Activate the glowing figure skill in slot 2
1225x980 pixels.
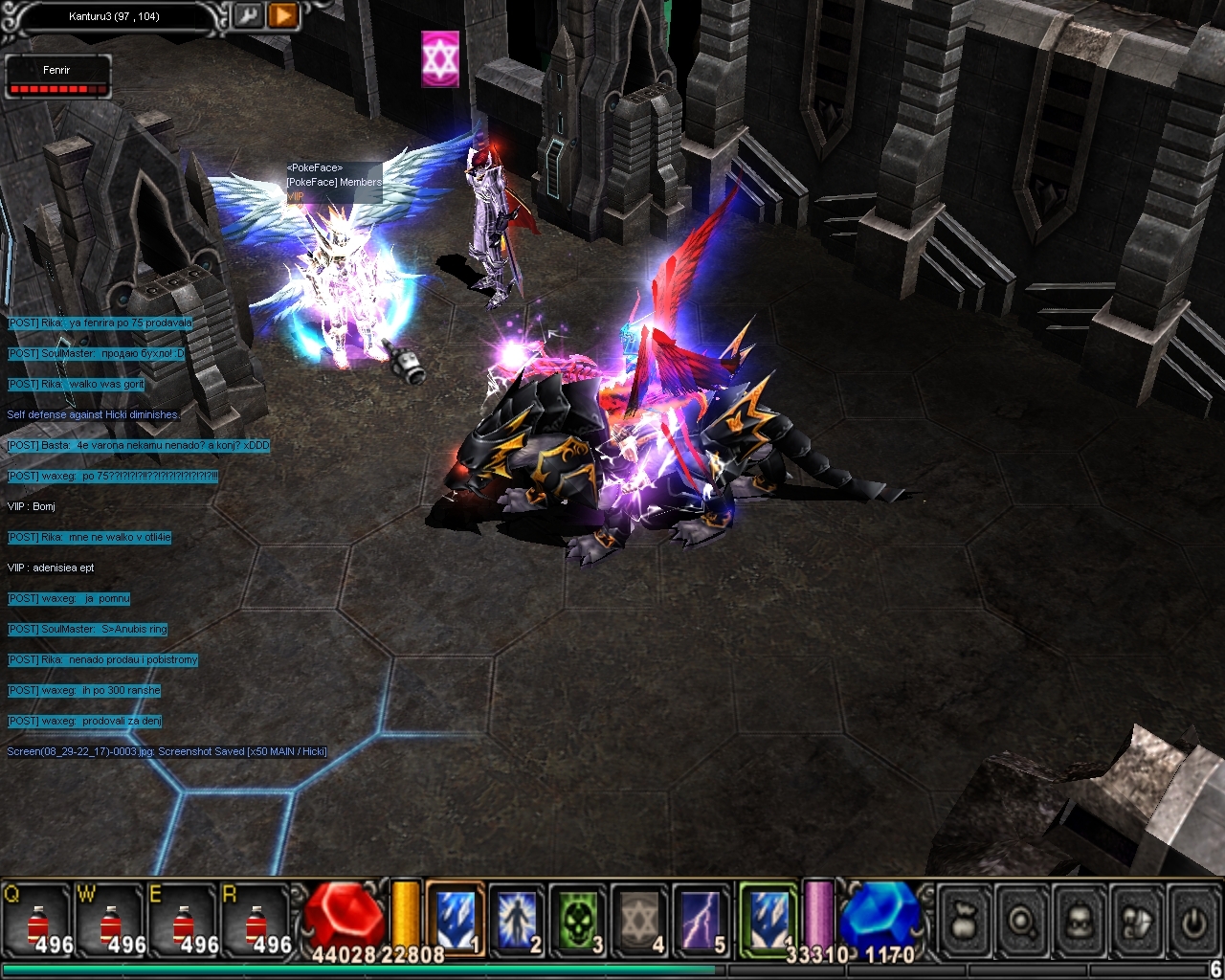pyautogui.click(x=517, y=919)
